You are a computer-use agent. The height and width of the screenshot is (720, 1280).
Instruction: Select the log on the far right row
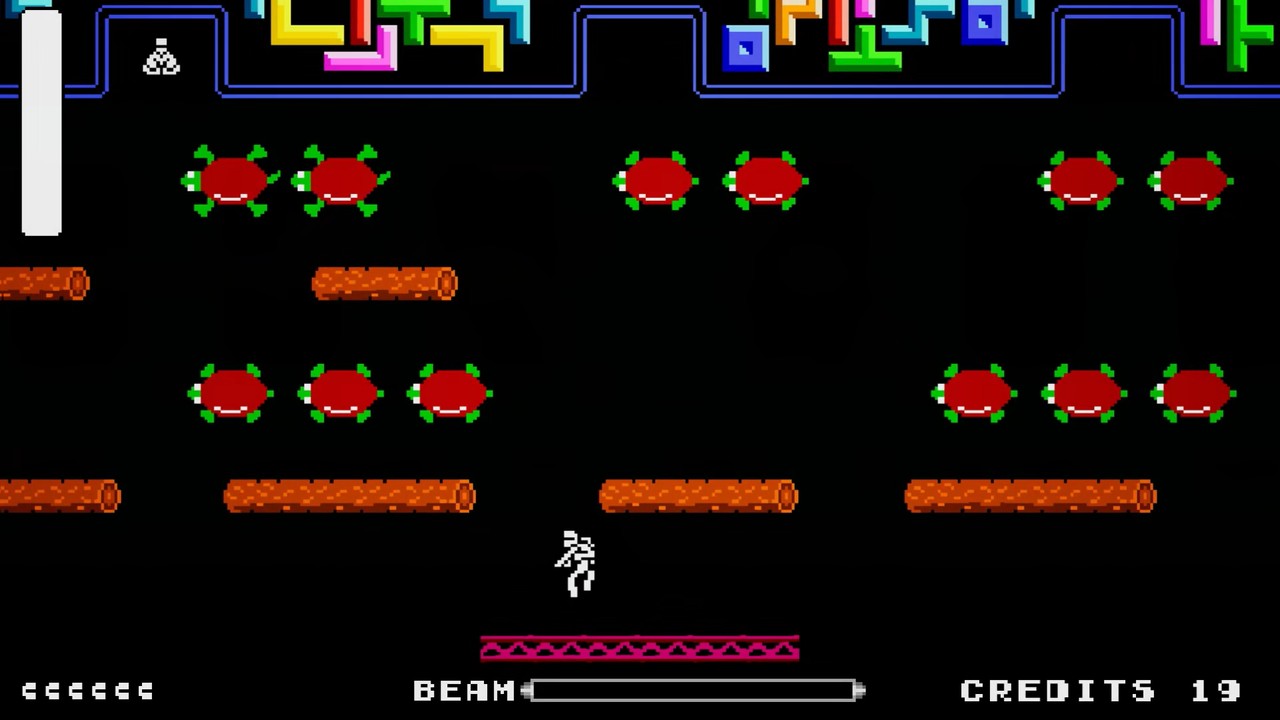(1030, 496)
